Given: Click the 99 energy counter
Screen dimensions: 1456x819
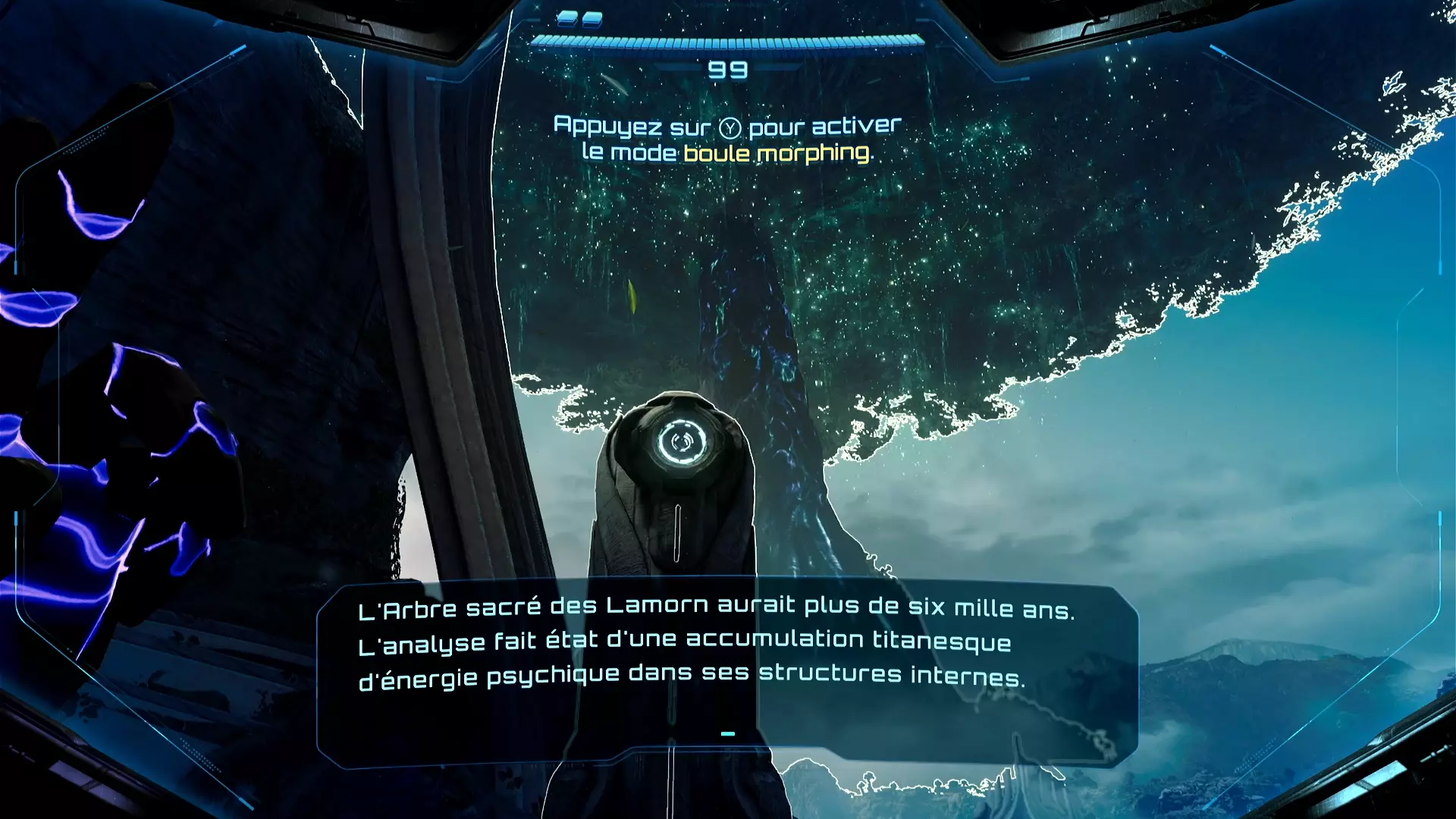Looking at the screenshot, I should (x=728, y=70).
